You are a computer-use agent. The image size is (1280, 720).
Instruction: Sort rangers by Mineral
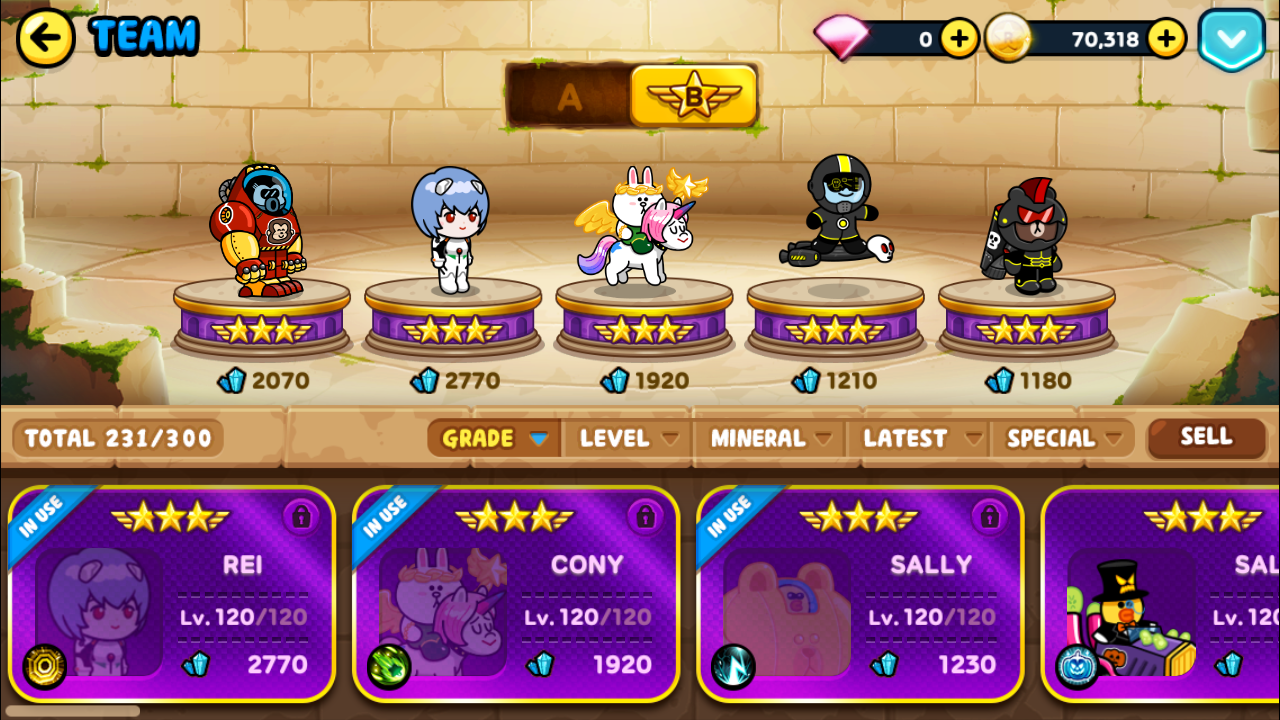click(770, 438)
